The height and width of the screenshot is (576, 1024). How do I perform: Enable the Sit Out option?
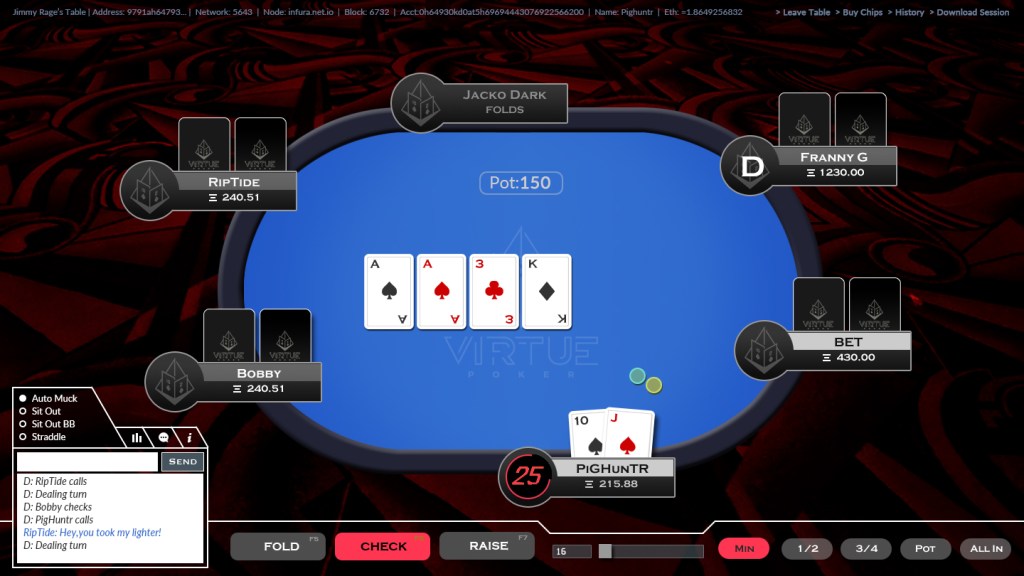coord(24,411)
